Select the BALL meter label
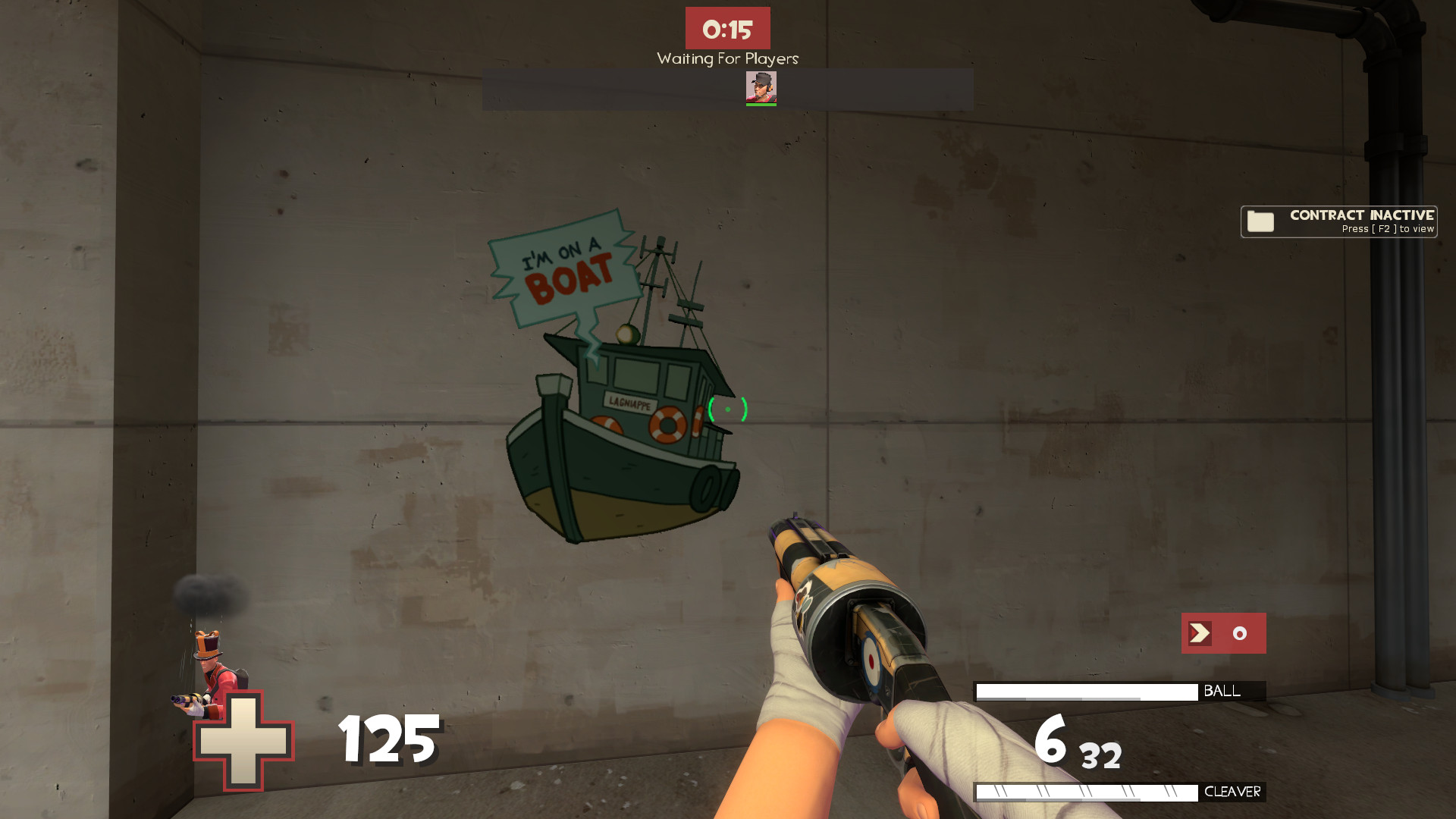Image resolution: width=1456 pixels, height=819 pixels. click(1222, 691)
